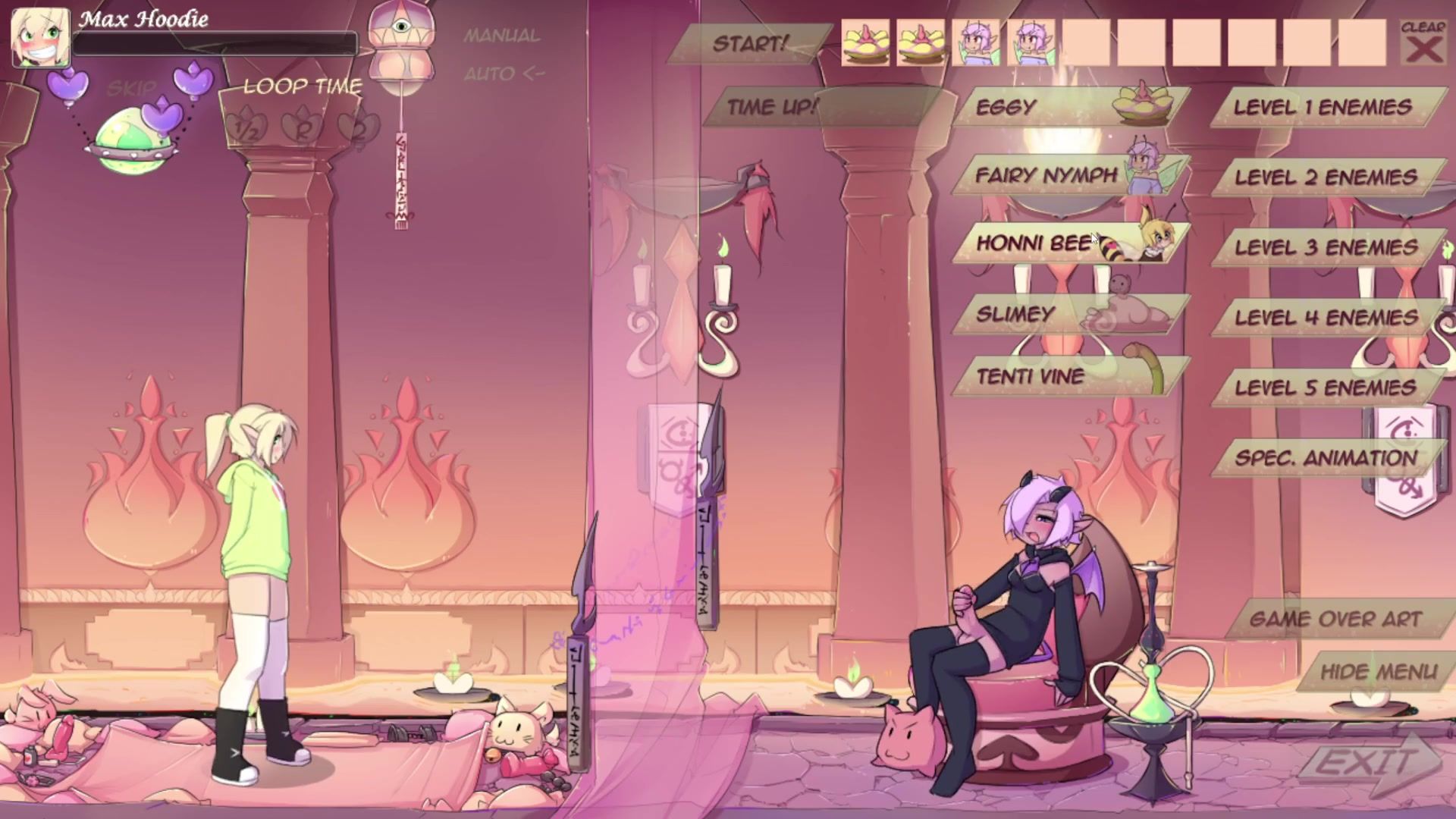Click the EXIT arrow button
1456x819 pixels.
click(x=1373, y=762)
